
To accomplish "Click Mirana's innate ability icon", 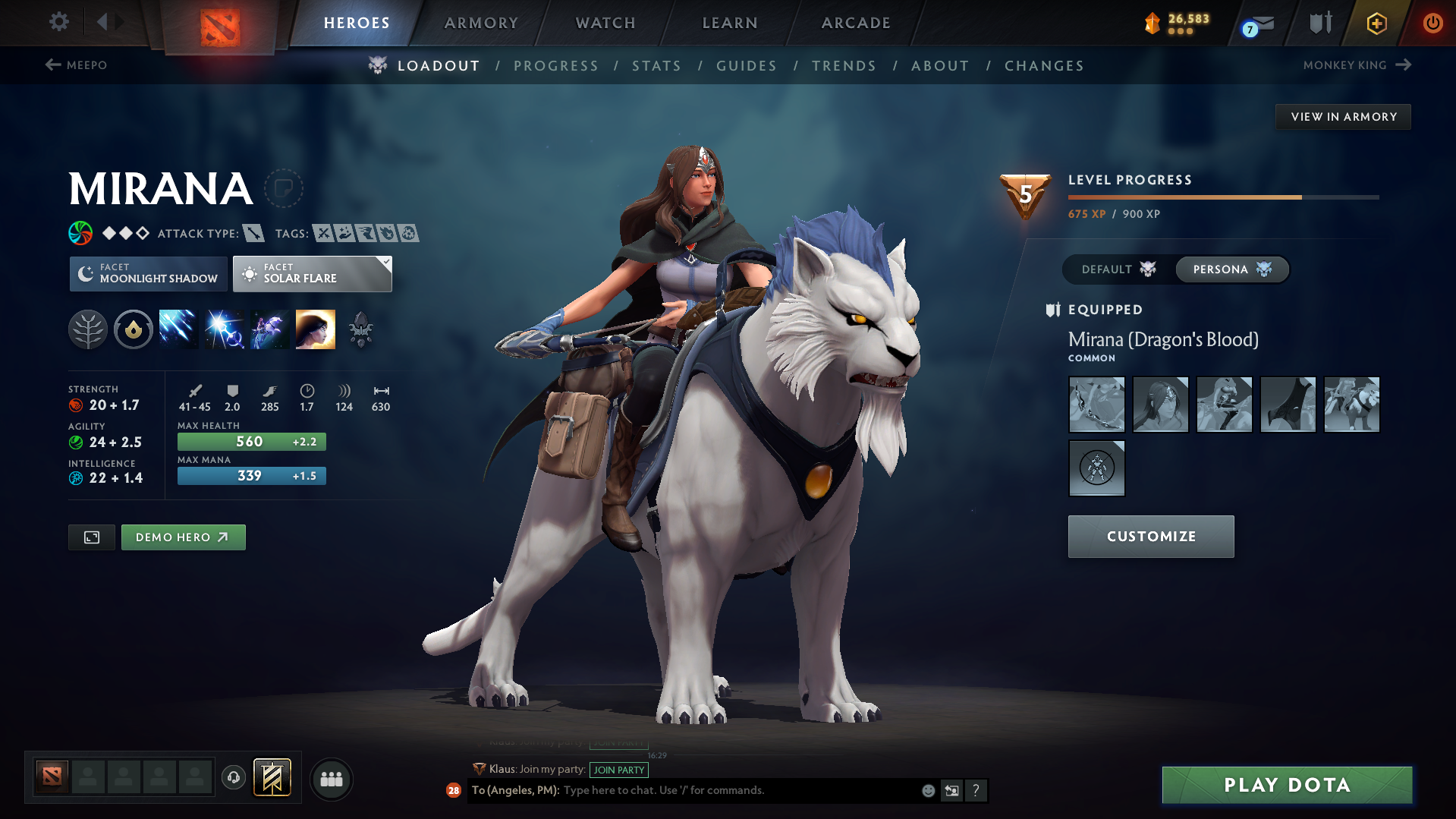I will 133,329.
